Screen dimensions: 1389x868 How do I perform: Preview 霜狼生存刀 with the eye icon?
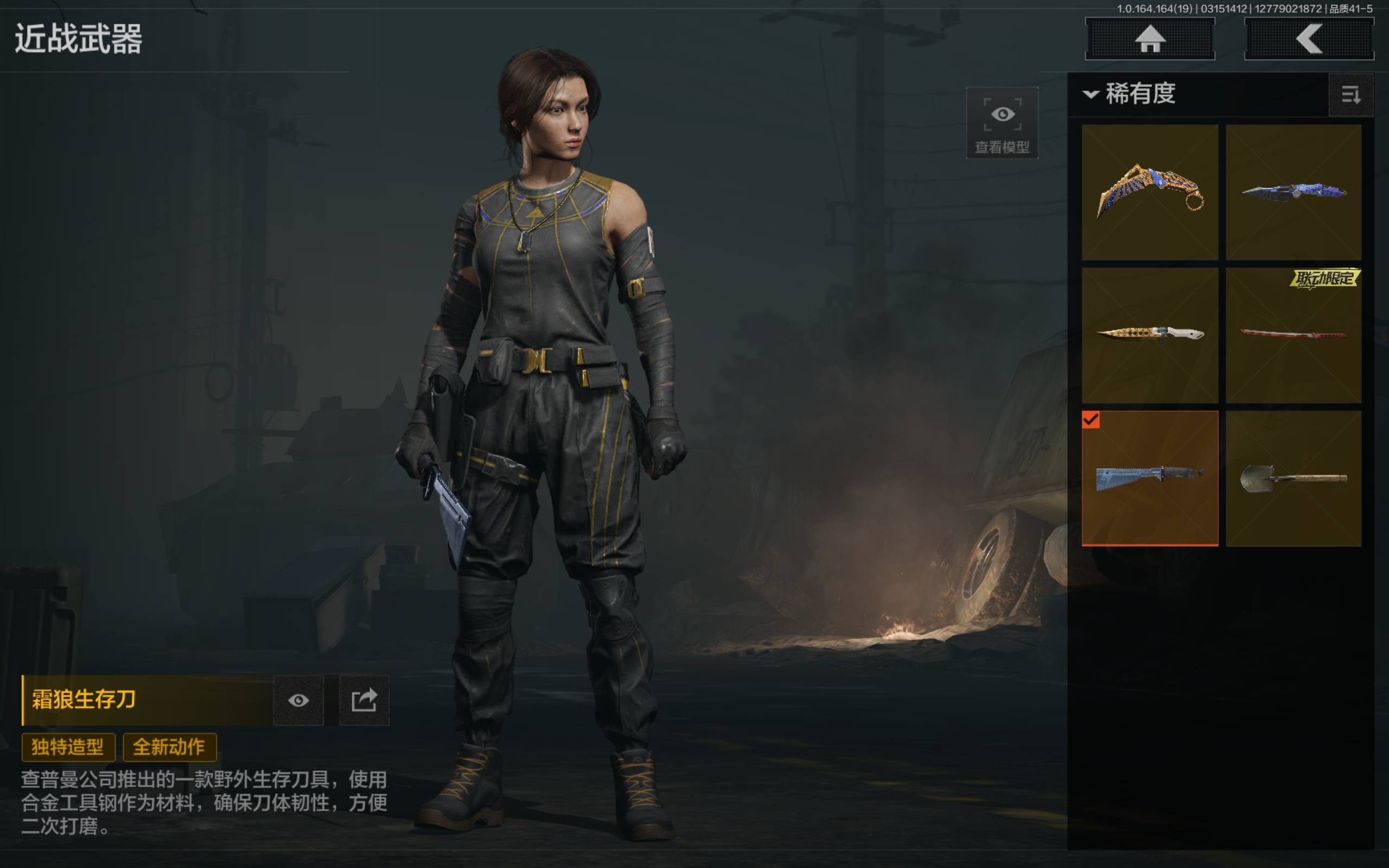click(298, 700)
